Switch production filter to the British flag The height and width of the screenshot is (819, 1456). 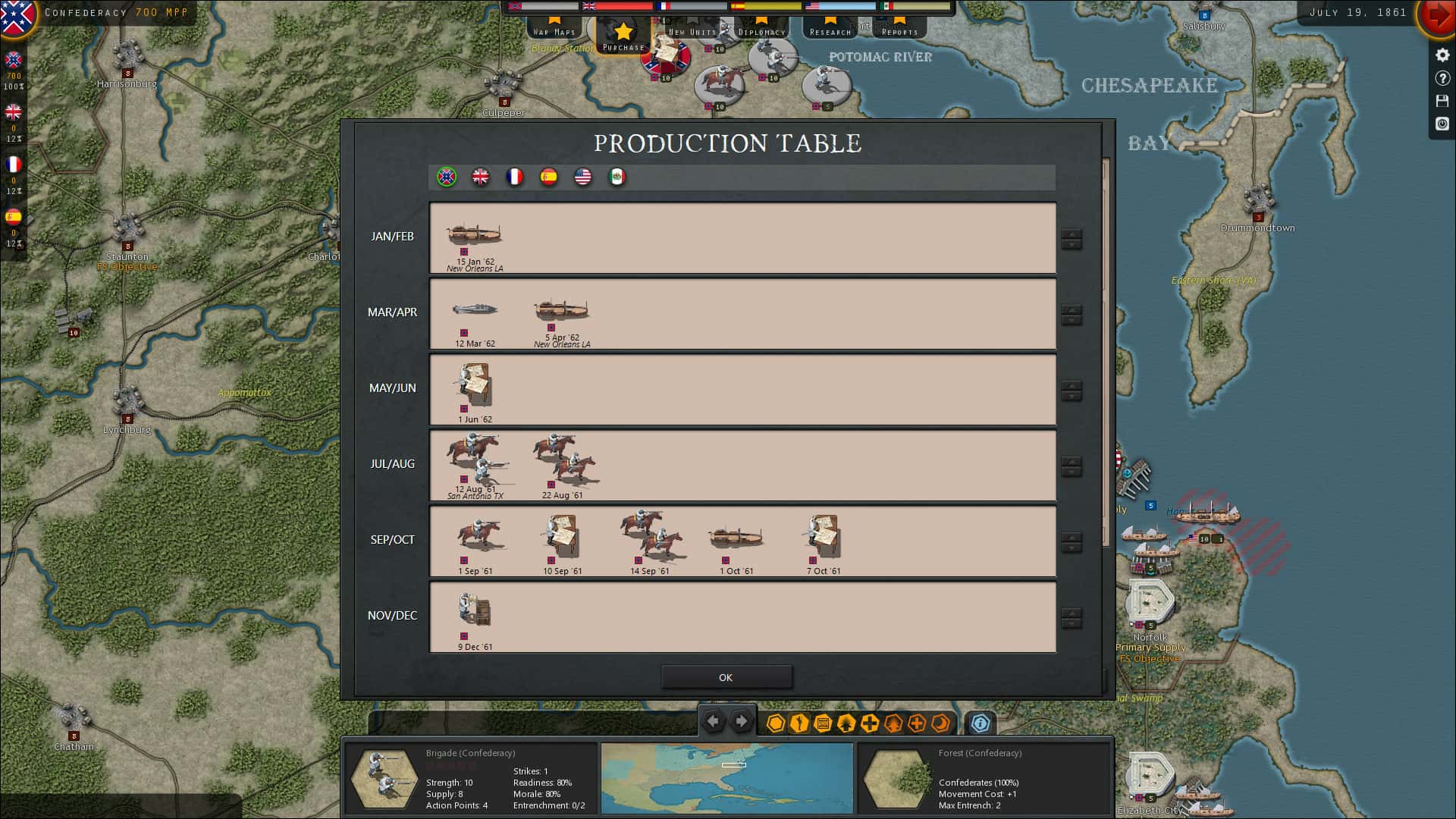pos(482,177)
